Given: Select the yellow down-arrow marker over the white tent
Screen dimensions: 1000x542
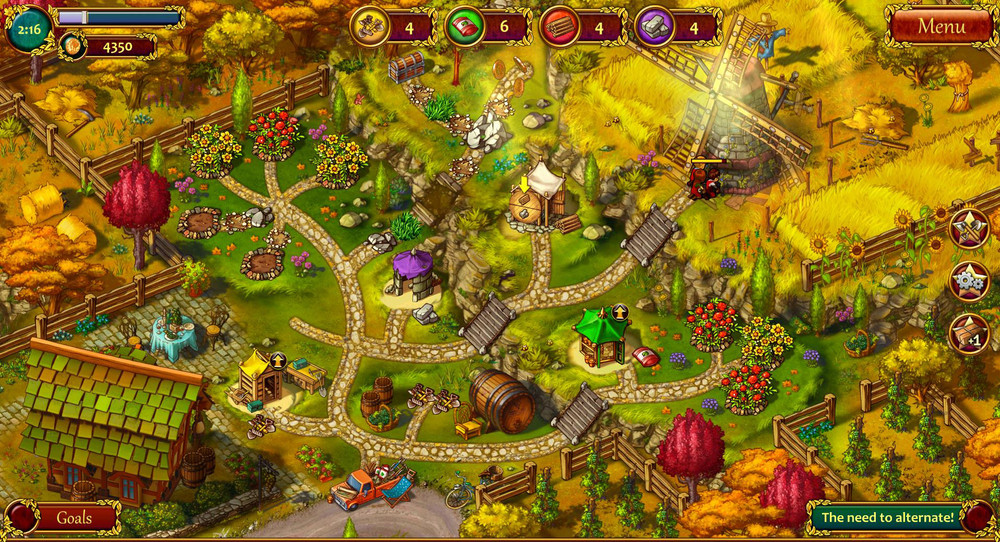Looking at the screenshot, I should tap(523, 185).
